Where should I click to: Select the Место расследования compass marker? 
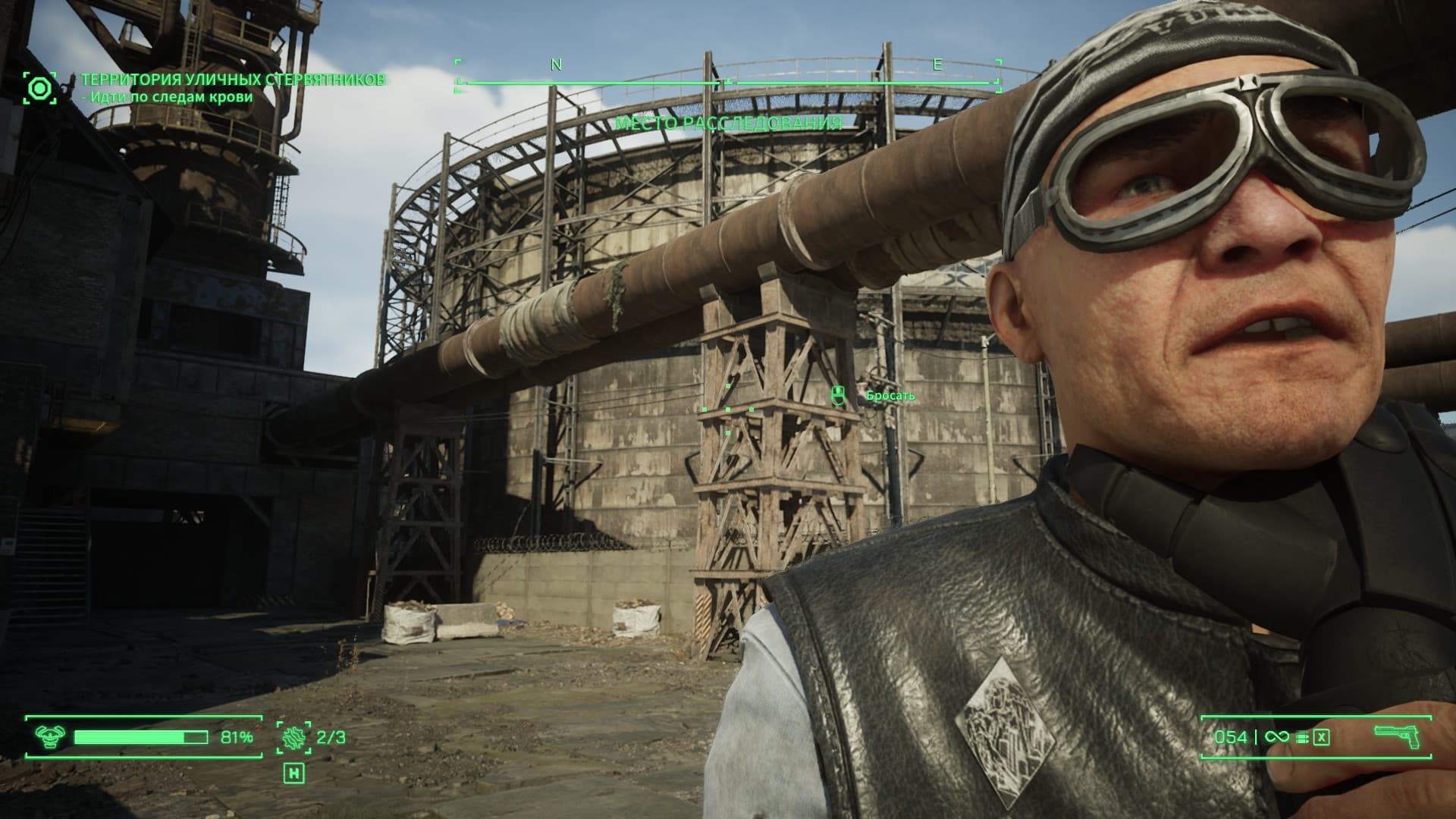(728, 123)
